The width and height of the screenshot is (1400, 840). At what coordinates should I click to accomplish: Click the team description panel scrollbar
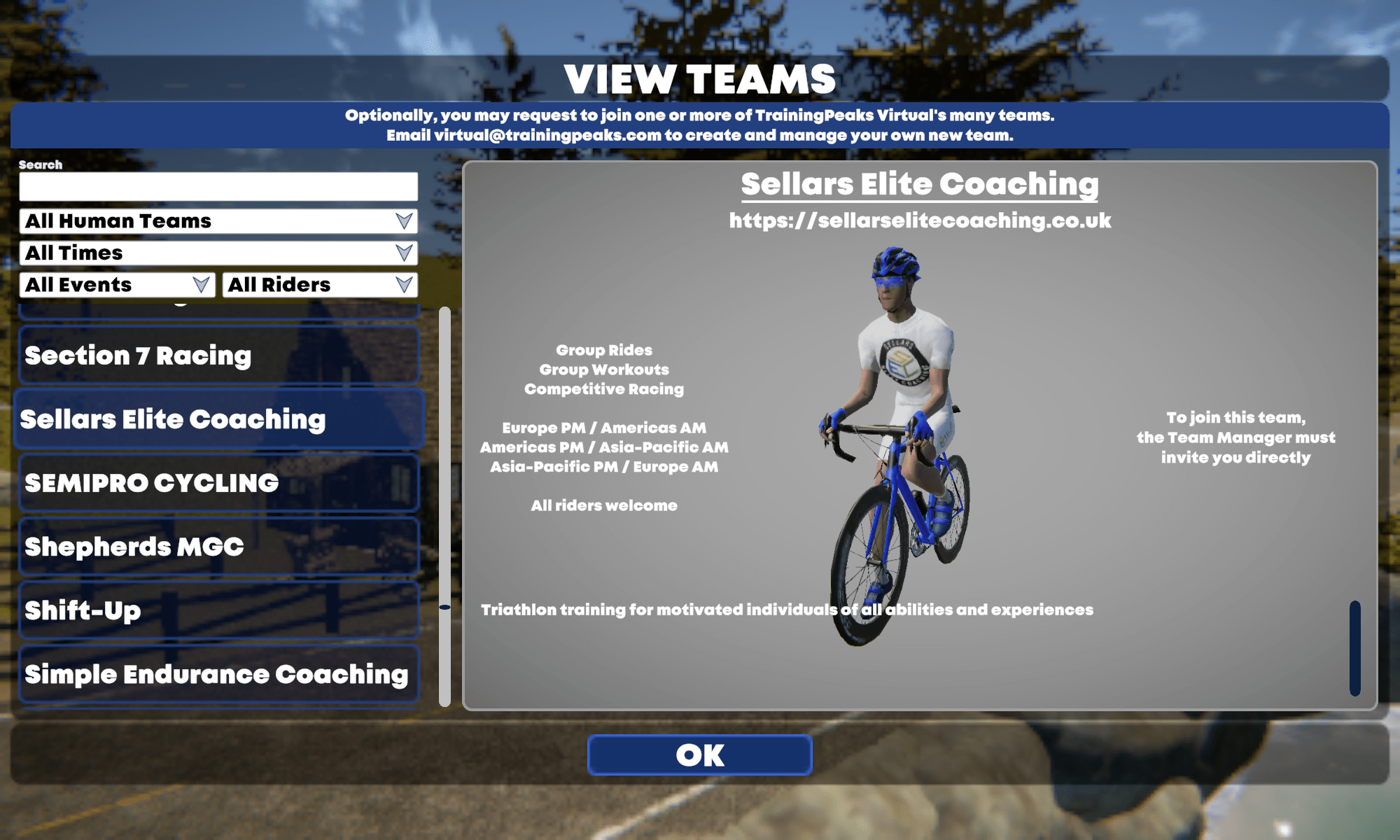pos(1354,647)
